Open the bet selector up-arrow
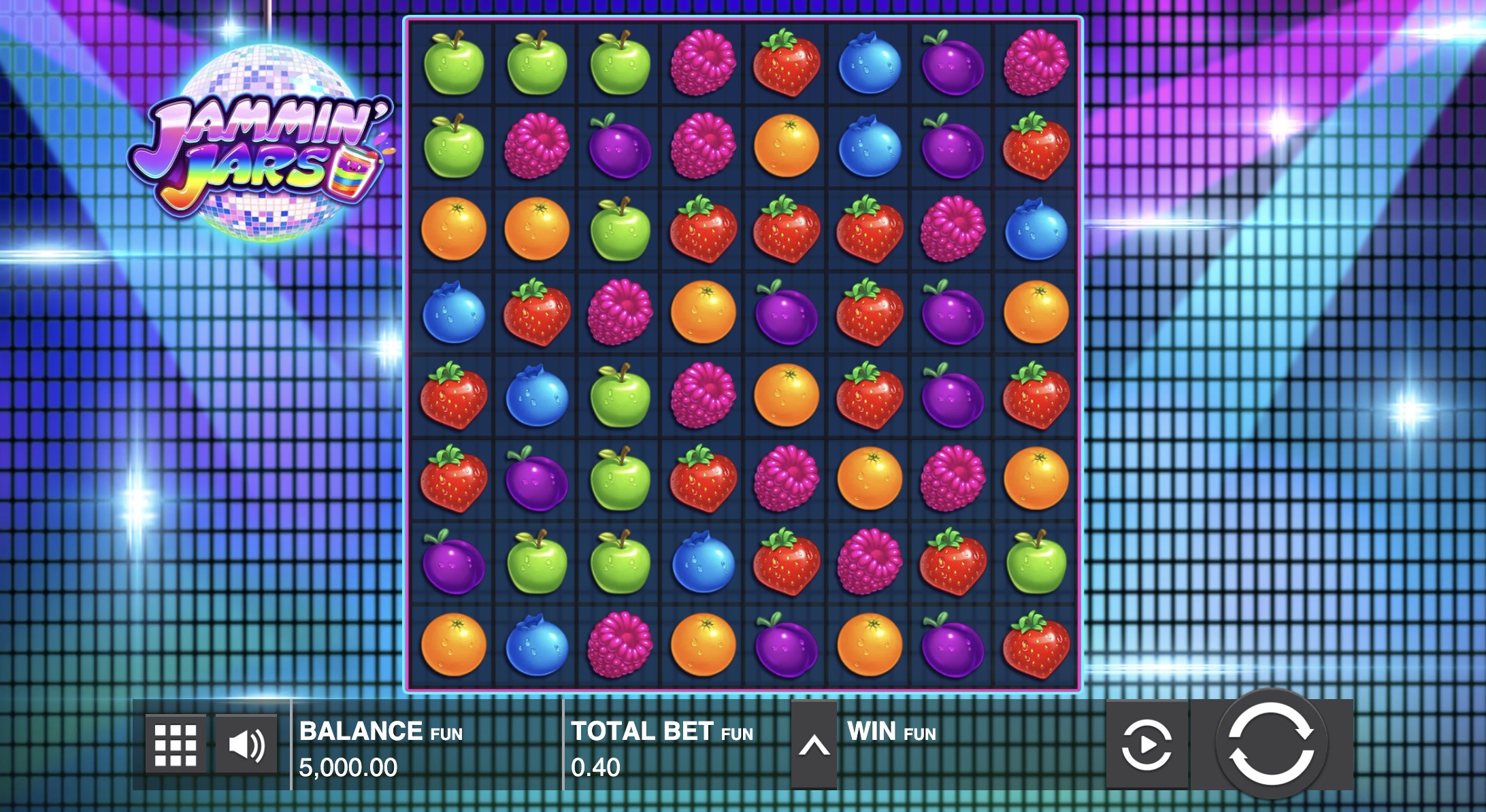The image size is (1486, 812). point(814,746)
